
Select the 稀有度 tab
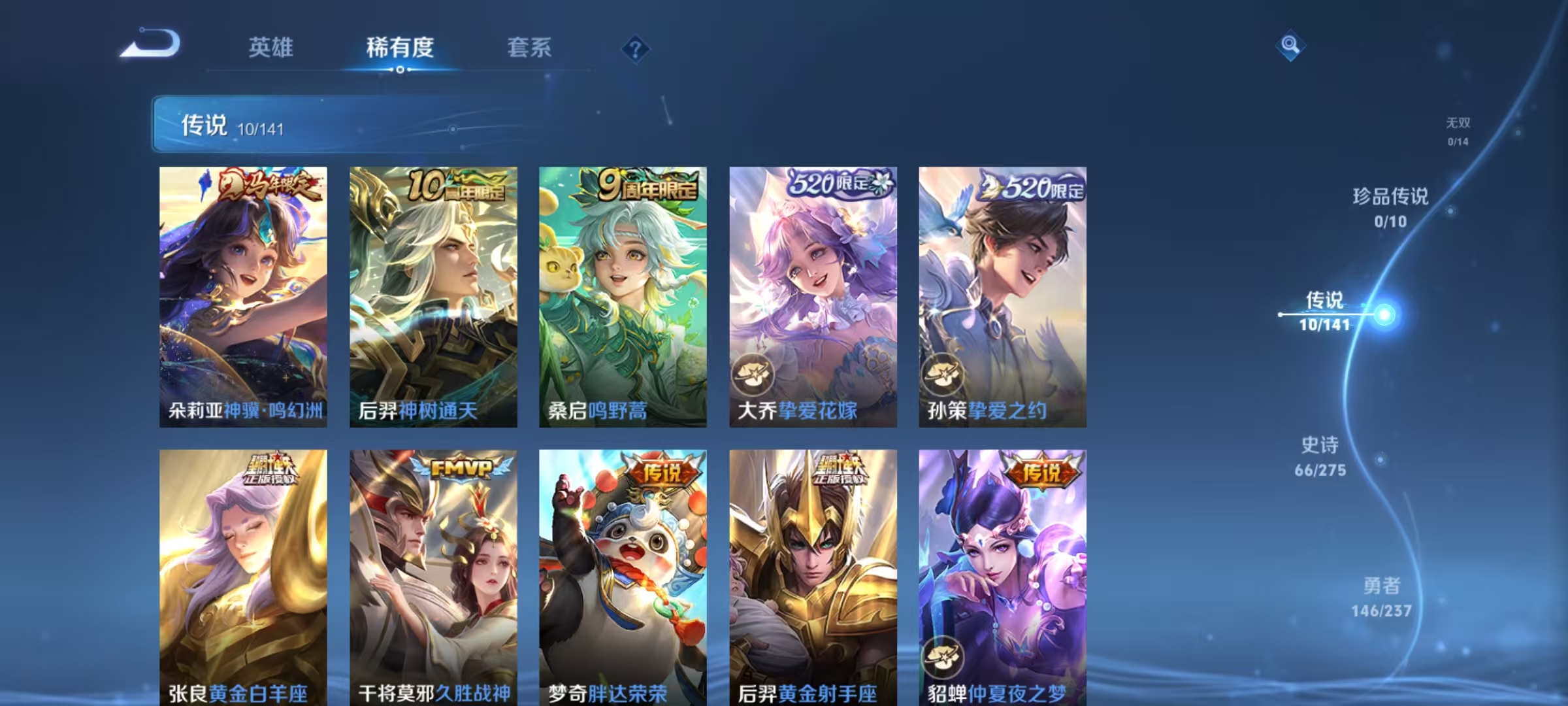[x=402, y=47]
